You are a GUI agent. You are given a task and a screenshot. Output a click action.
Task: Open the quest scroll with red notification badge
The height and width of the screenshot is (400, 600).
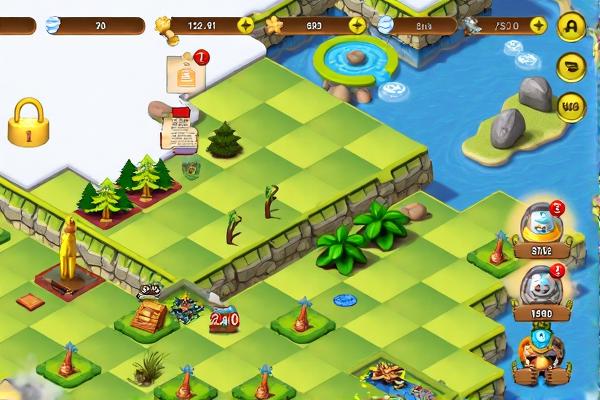[184, 72]
